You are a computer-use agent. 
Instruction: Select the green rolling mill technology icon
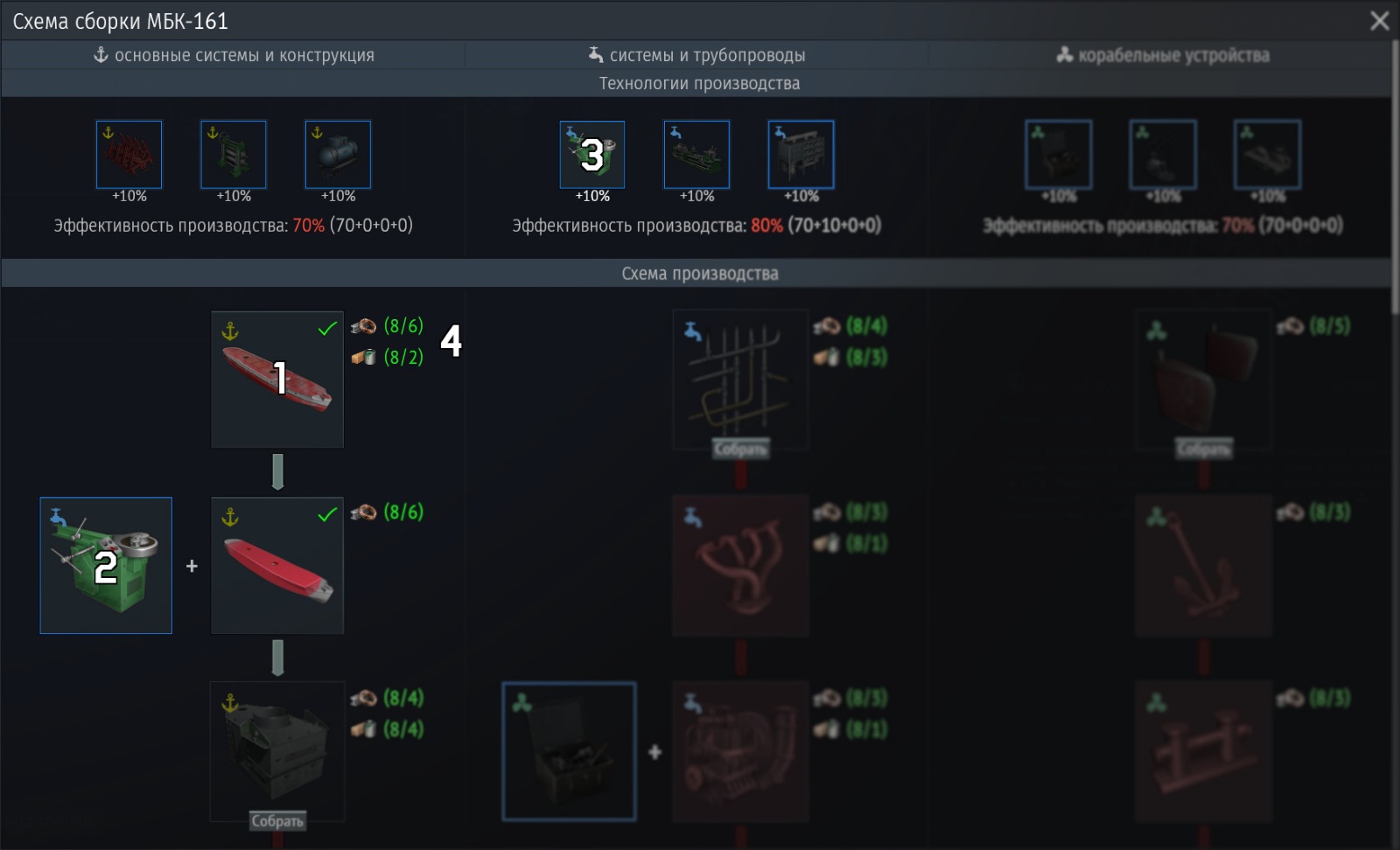233,154
